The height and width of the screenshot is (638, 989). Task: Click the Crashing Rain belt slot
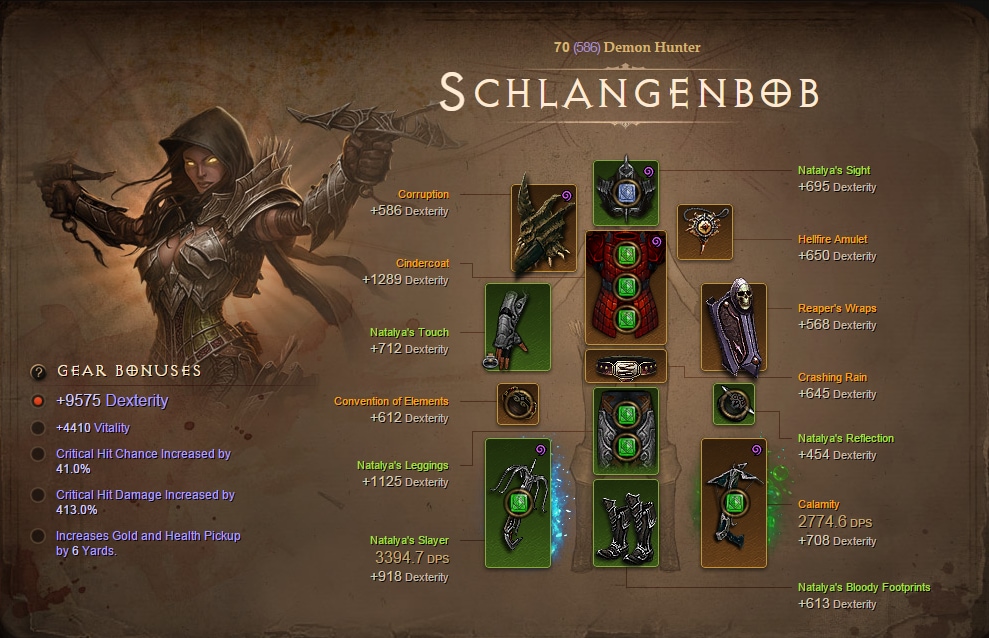click(625, 366)
